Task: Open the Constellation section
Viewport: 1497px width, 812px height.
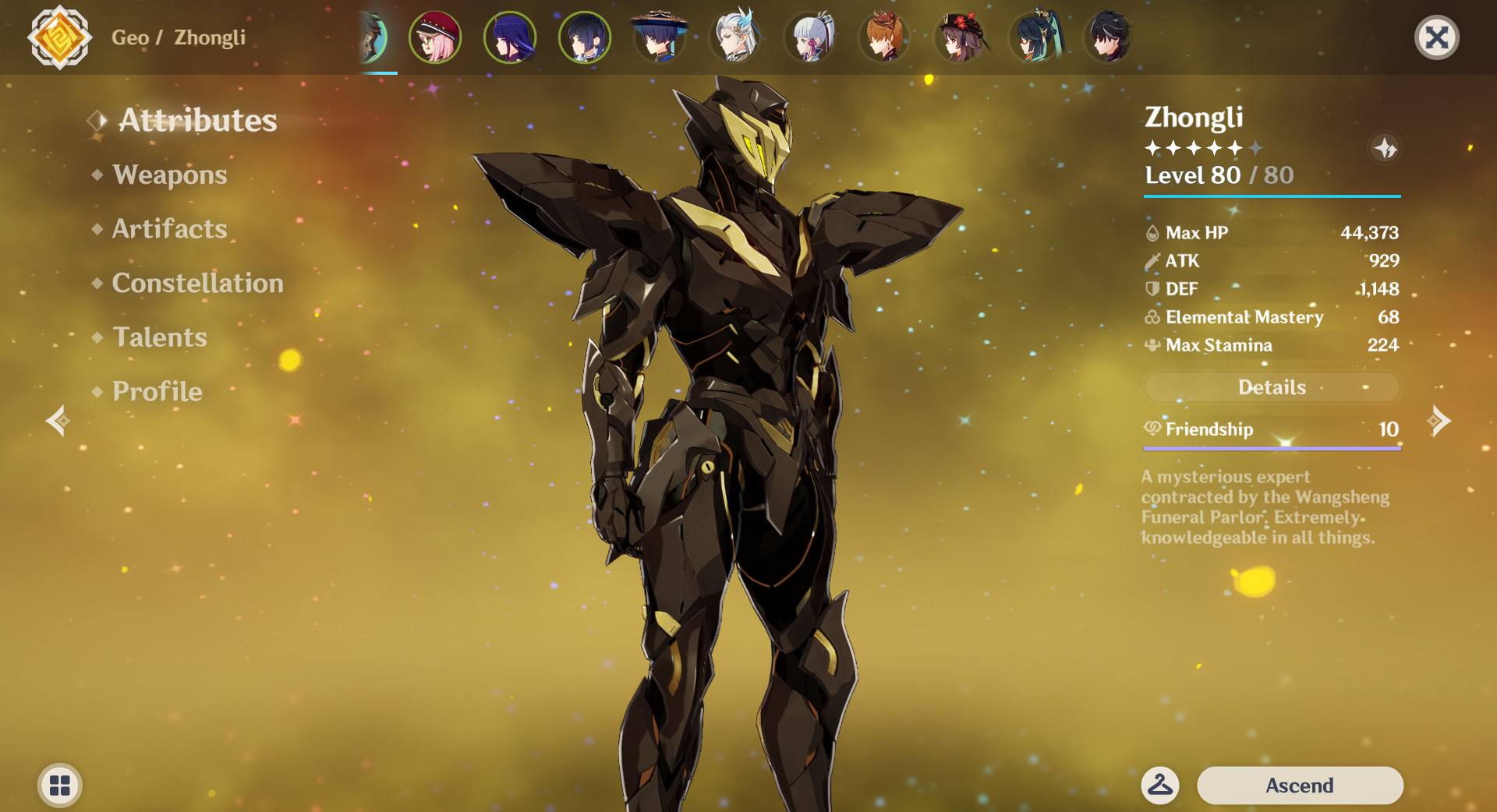Action: click(198, 283)
